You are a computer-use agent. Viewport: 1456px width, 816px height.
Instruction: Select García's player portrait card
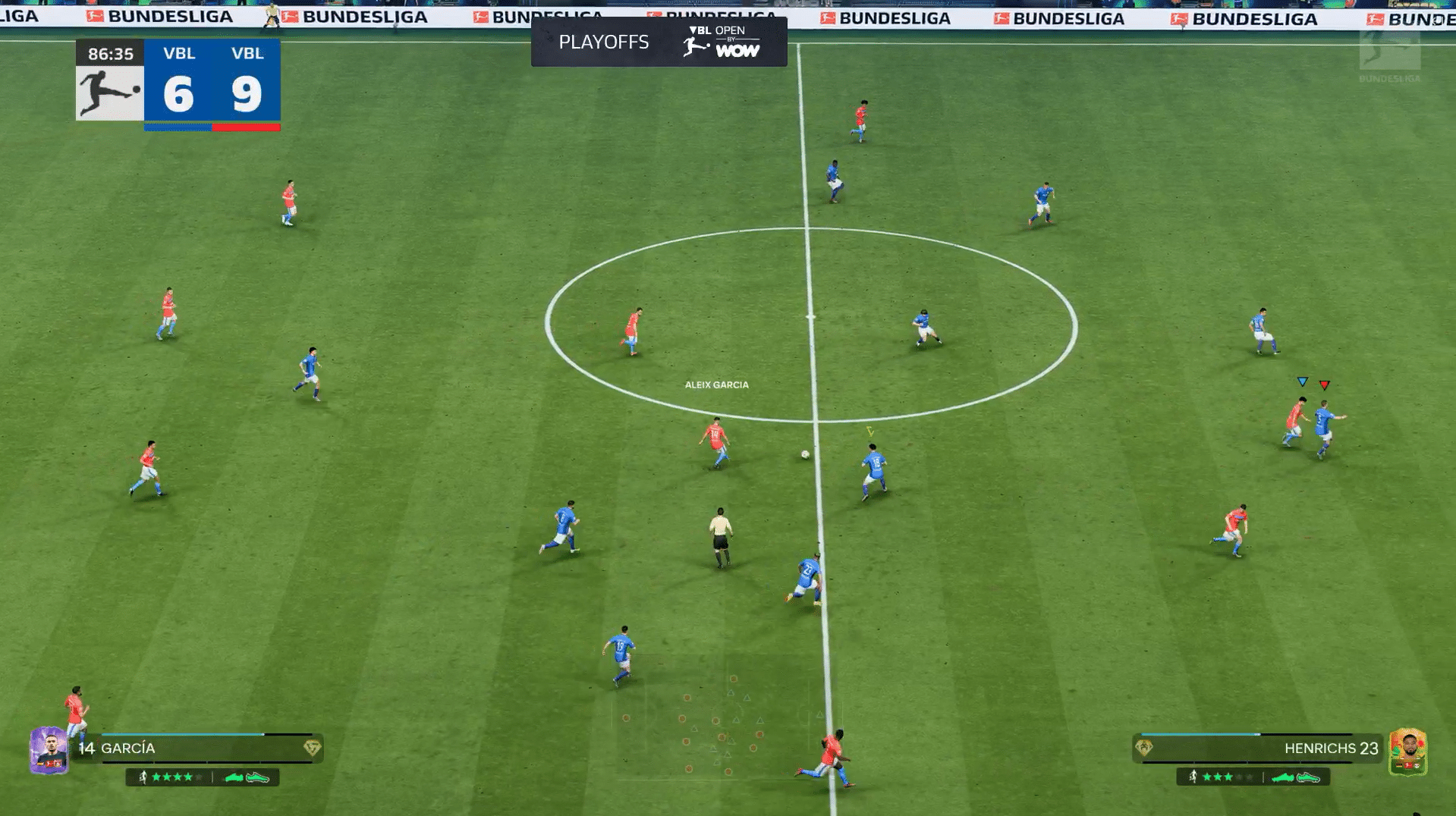click(x=49, y=750)
